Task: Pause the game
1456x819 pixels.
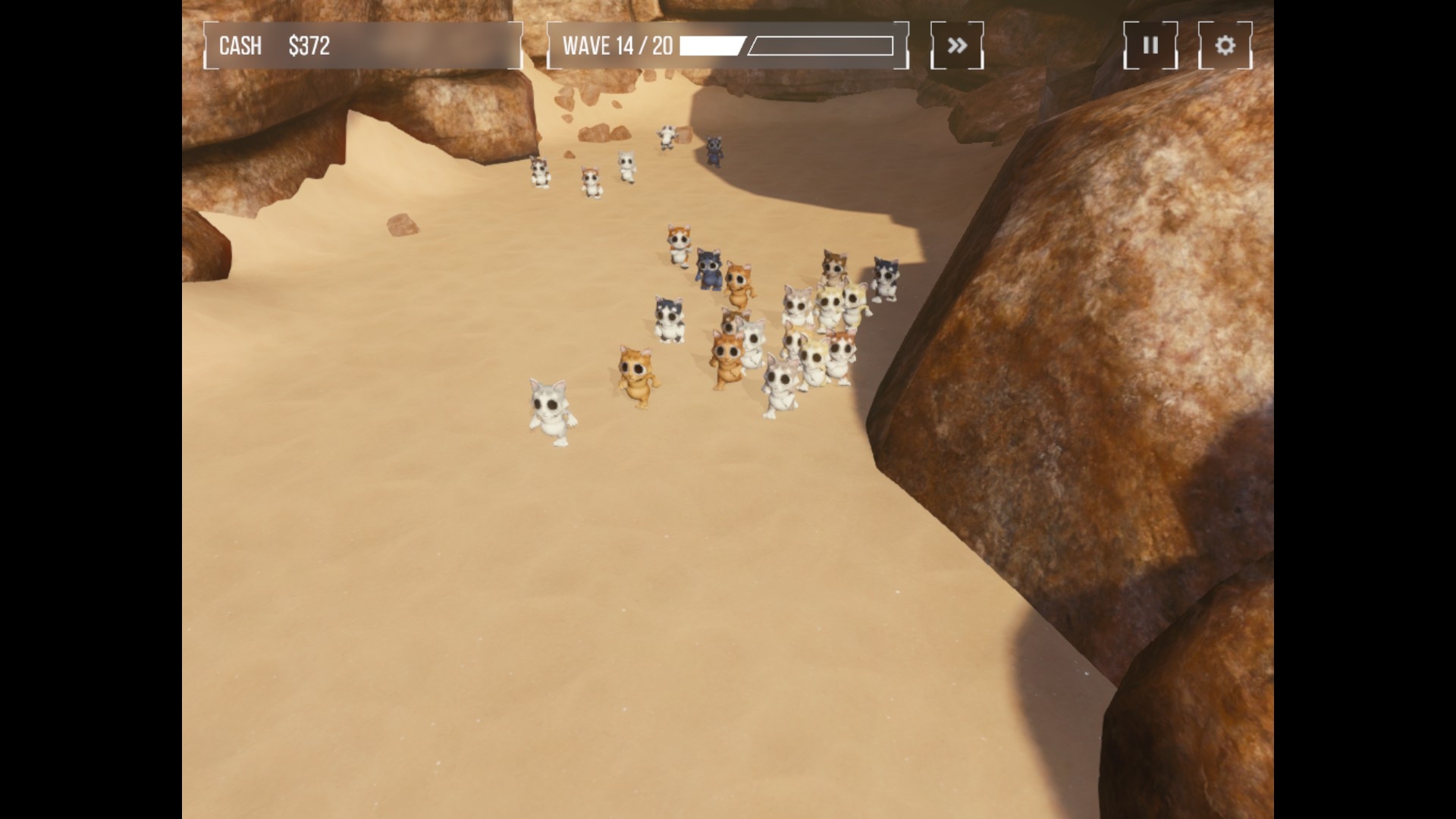Action: 1150,45
